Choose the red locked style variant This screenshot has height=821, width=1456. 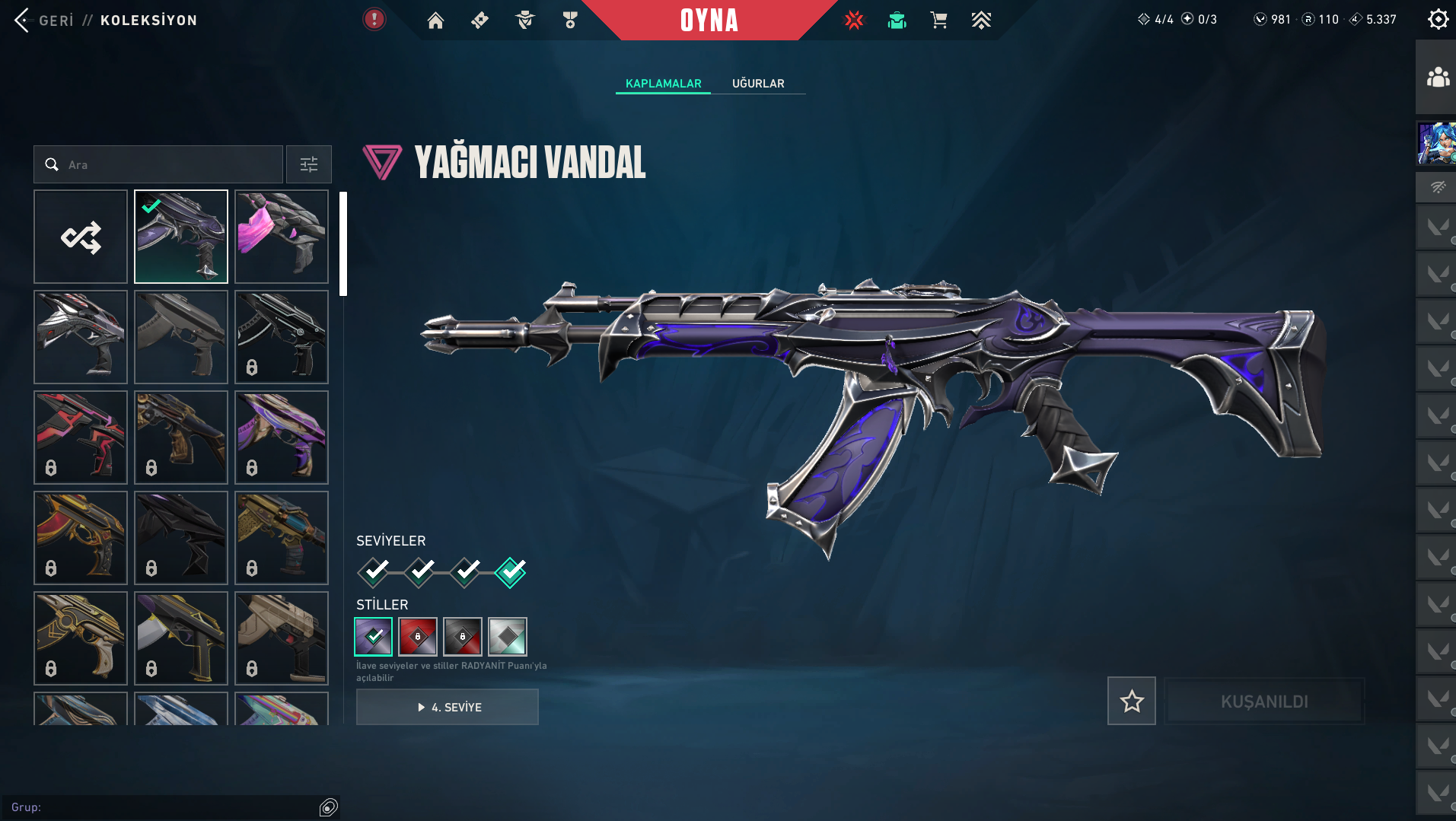point(418,637)
